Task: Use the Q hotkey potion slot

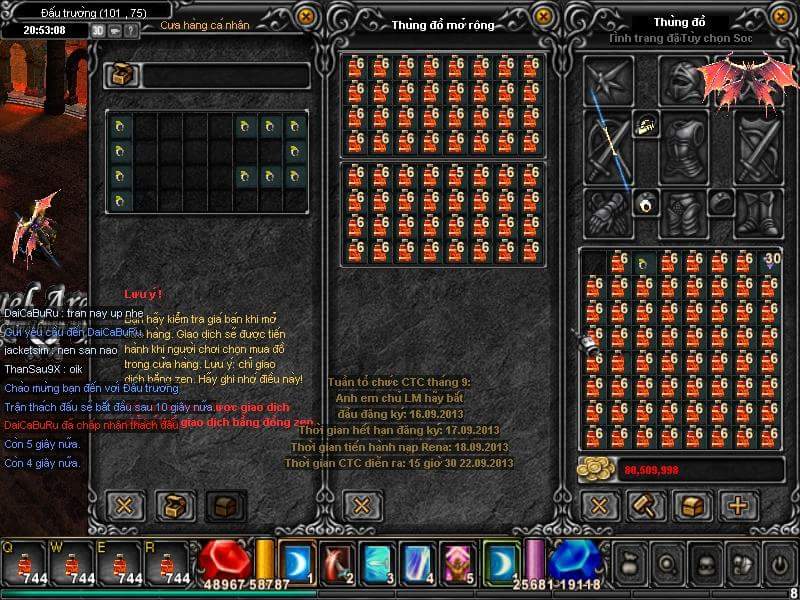Action: 23,563
